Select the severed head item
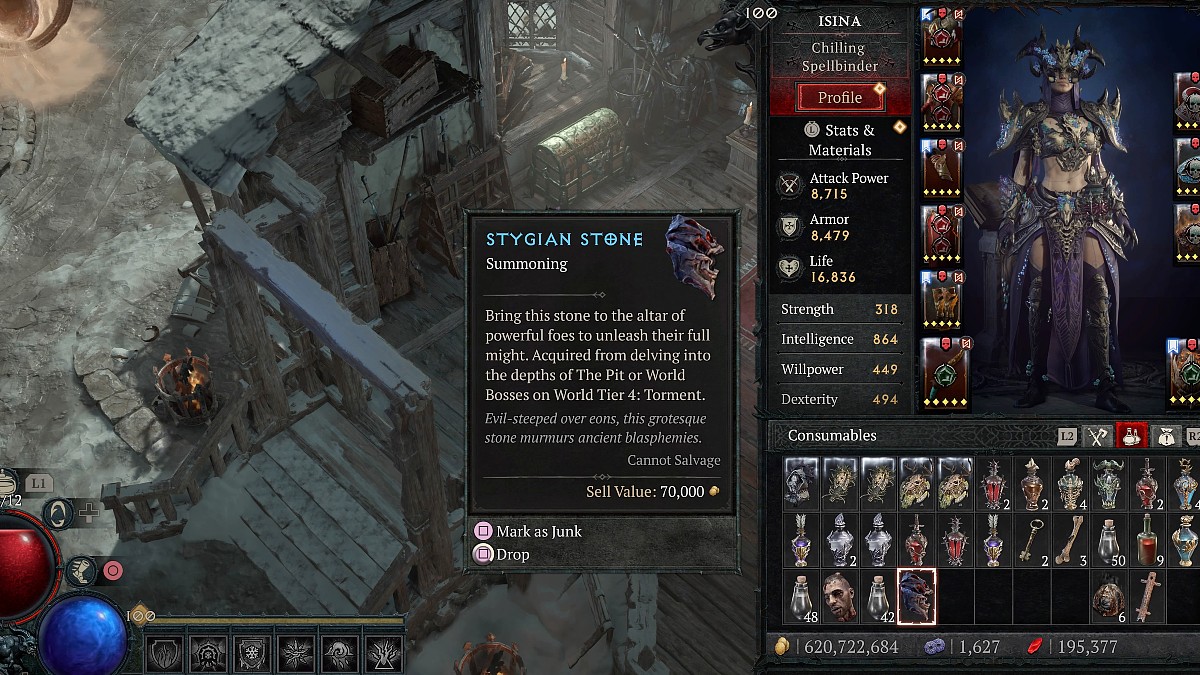Image resolution: width=1200 pixels, height=675 pixels. (839, 597)
